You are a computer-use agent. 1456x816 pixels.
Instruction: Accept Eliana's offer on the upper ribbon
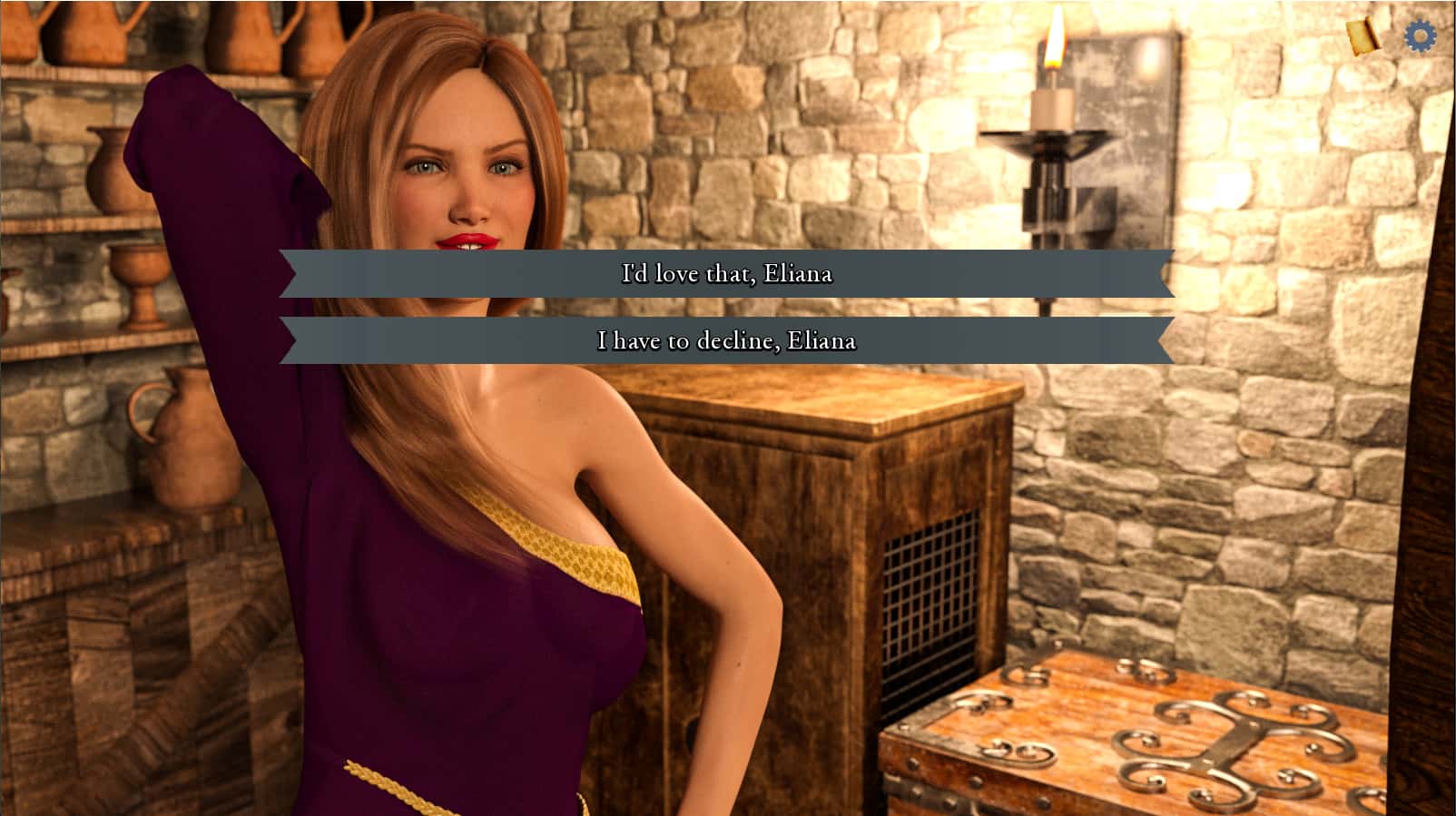click(727, 271)
